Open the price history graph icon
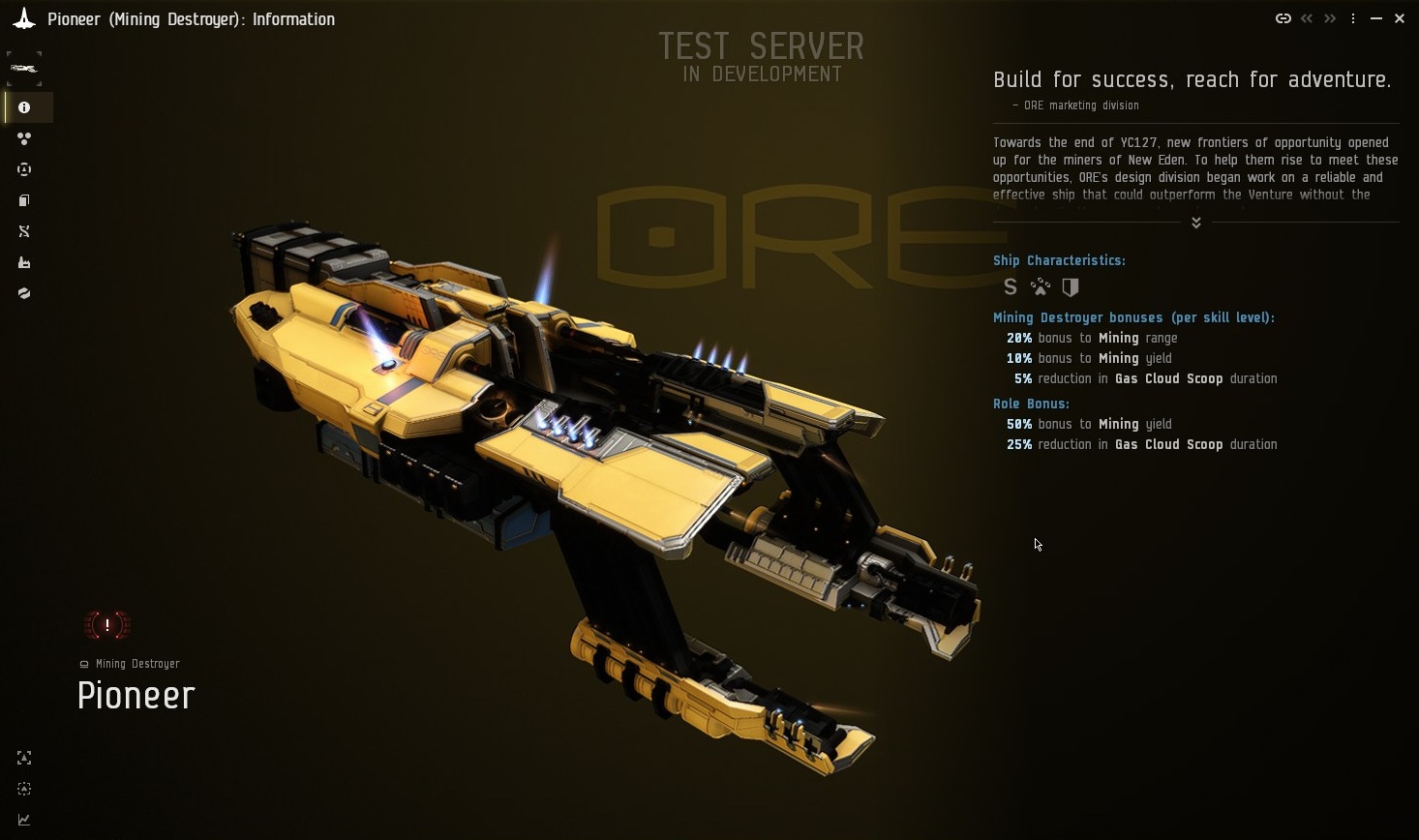The image size is (1419, 840). (x=23, y=820)
